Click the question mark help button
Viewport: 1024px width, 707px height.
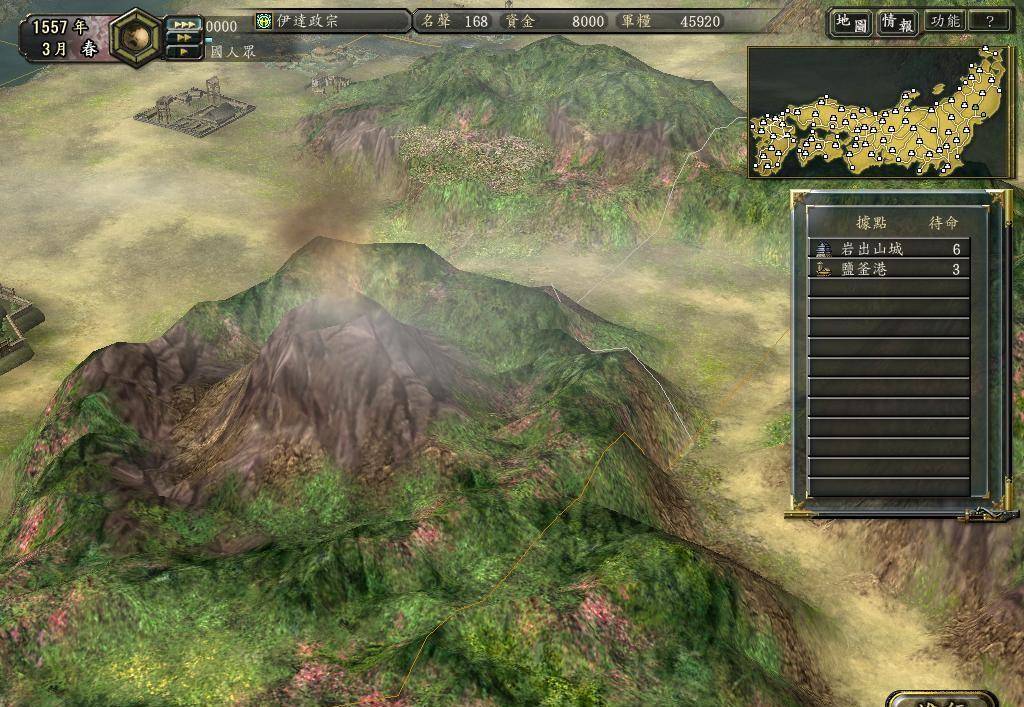pos(989,21)
